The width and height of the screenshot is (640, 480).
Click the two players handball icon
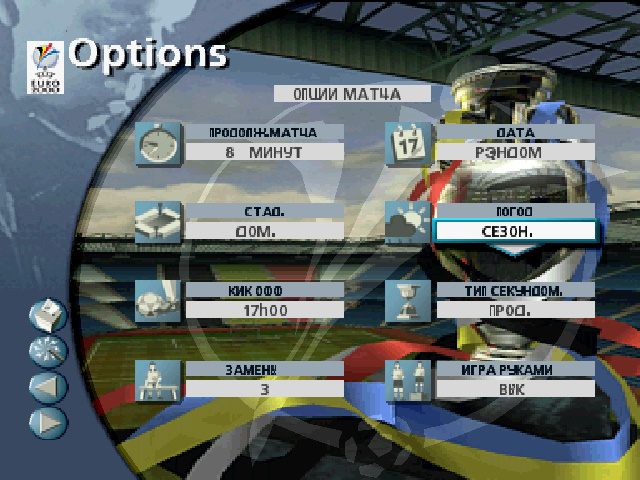click(x=408, y=379)
